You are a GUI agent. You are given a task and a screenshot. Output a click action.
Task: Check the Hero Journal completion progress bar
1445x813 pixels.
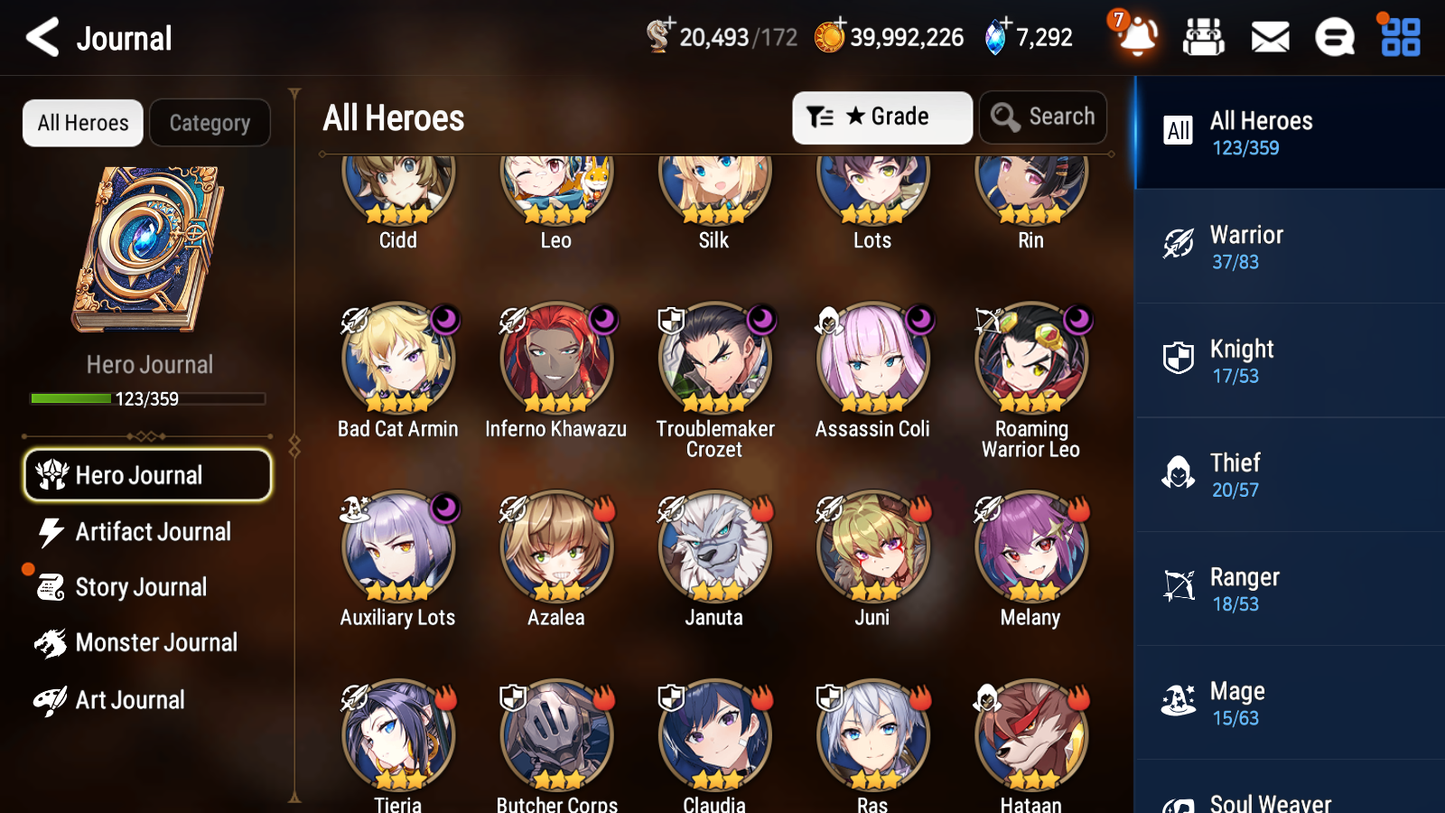coord(149,398)
